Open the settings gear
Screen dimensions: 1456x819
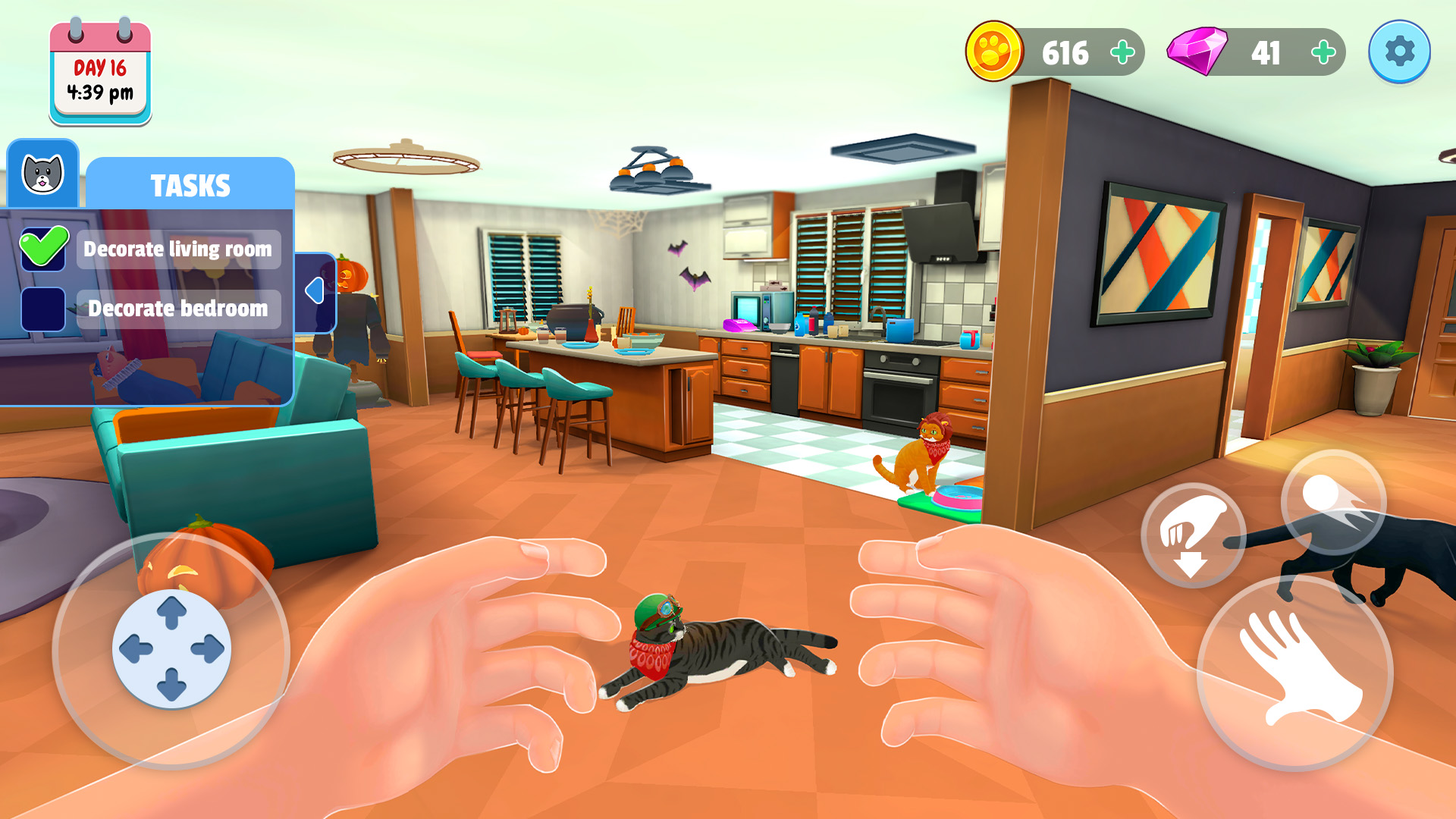(x=1400, y=52)
